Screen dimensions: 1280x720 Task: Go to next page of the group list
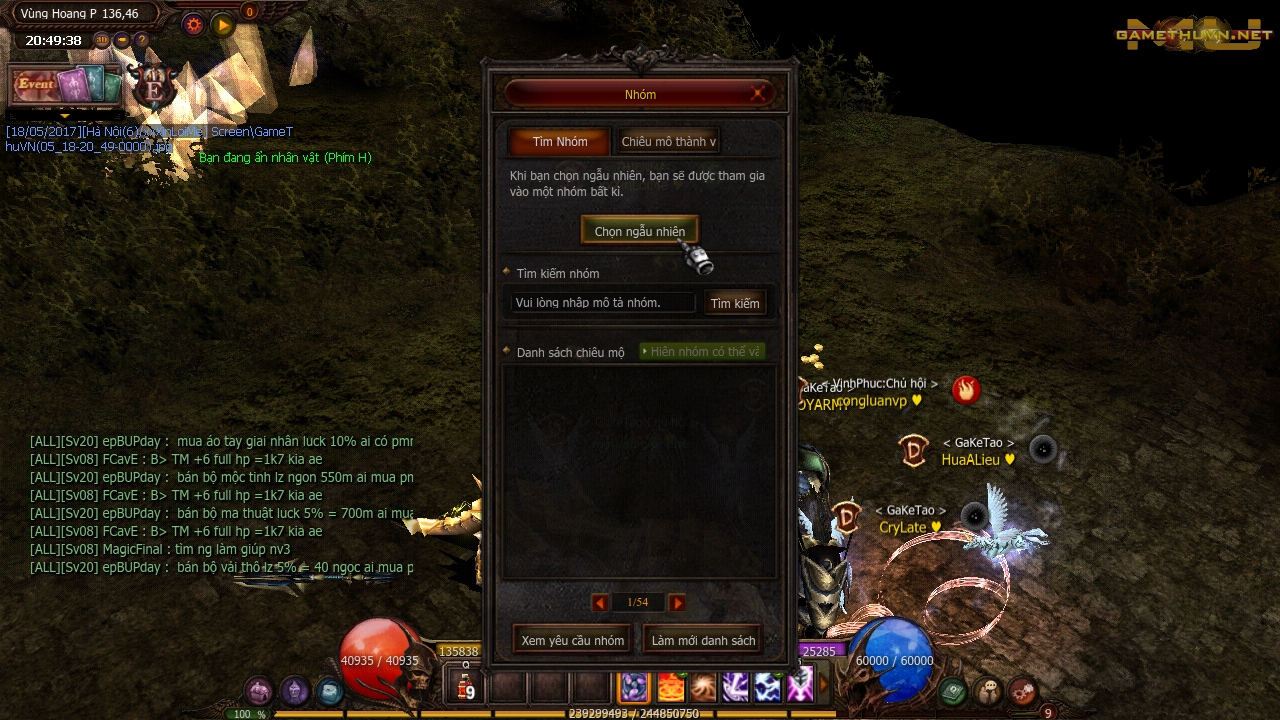coord(677,602)
